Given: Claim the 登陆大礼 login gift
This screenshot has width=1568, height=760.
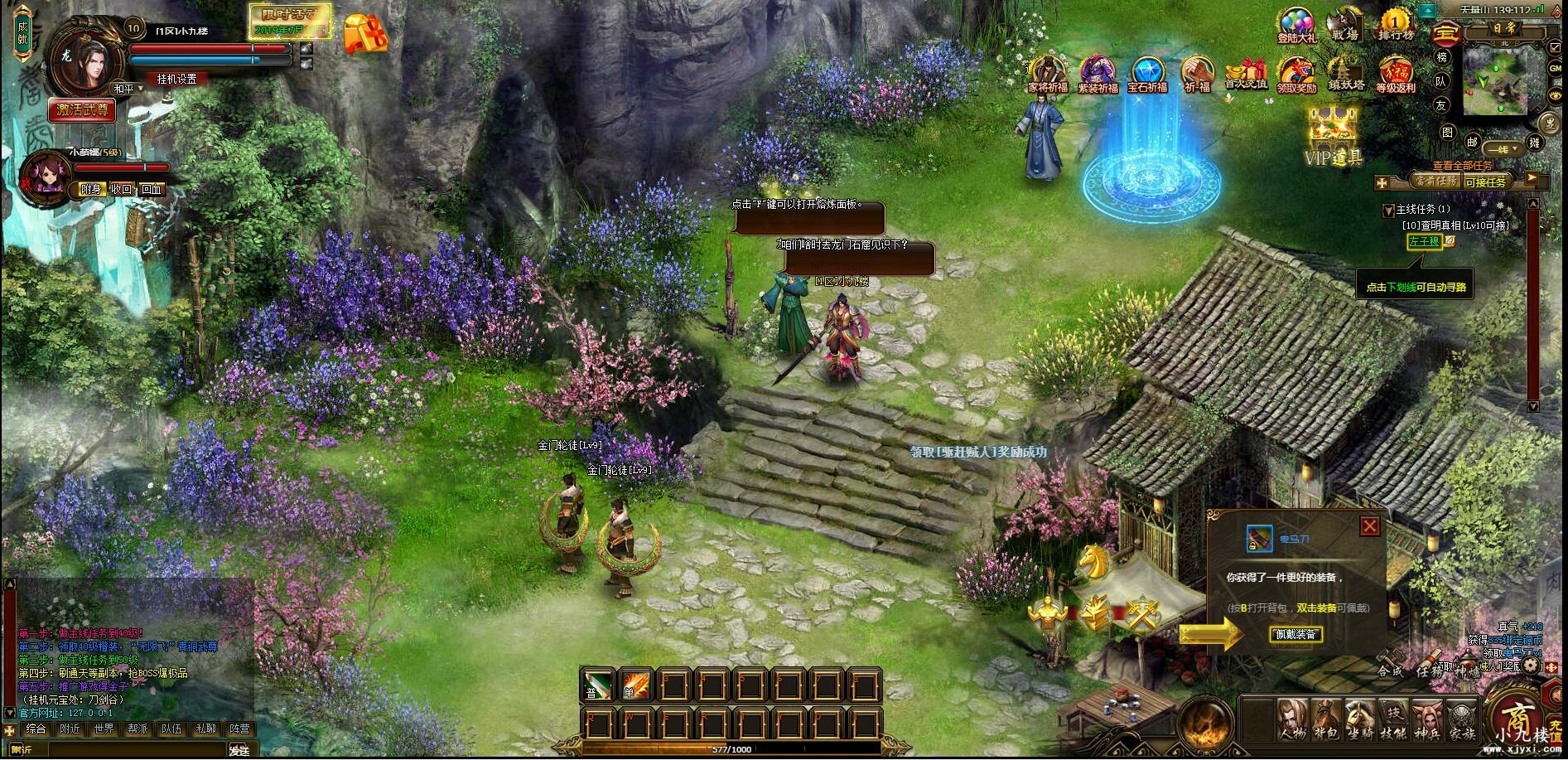Looking at the screenshot, I should [1296, 27].
